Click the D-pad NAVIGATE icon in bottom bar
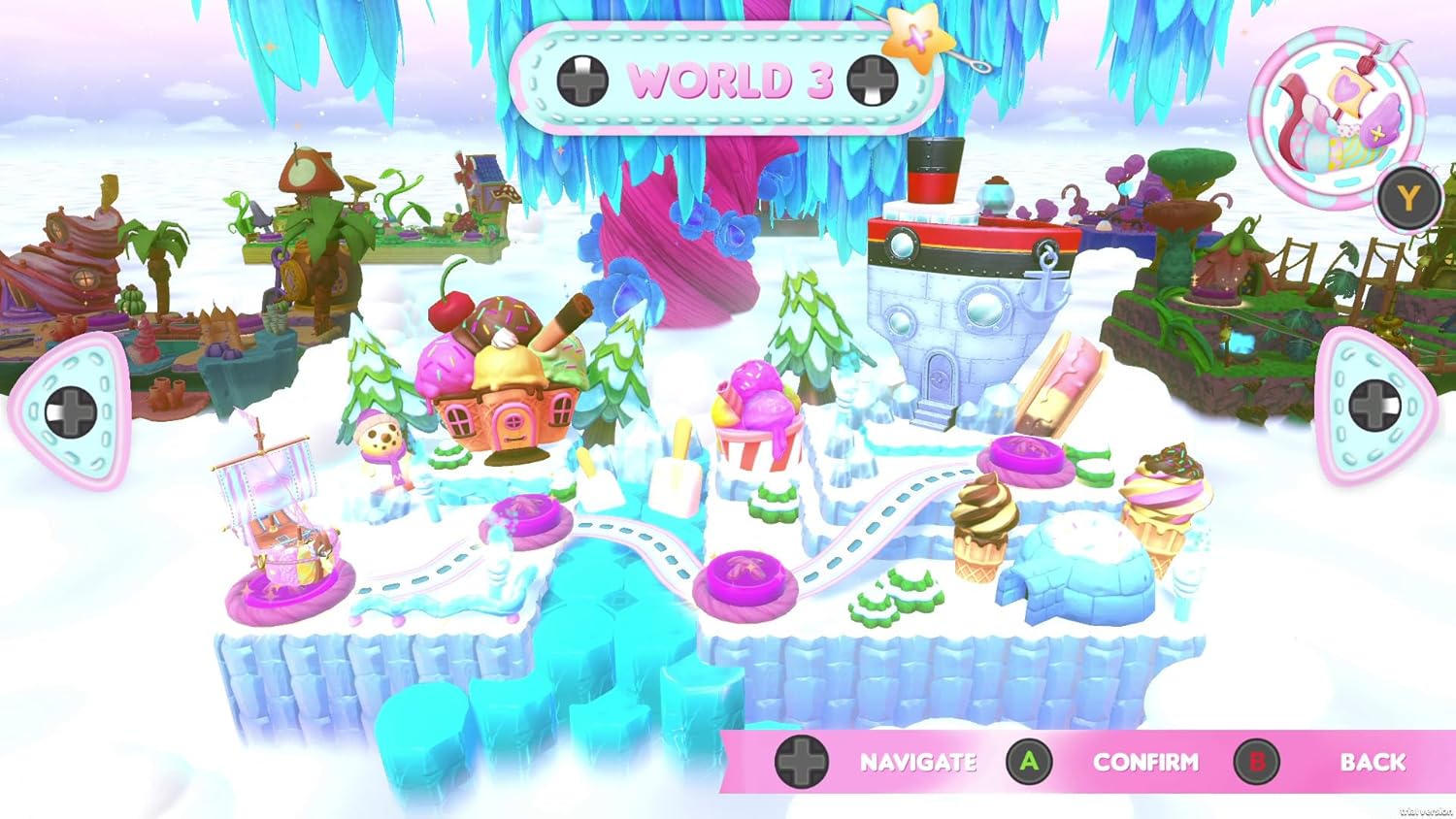This screenshot has height=819, width=1456. pos(804,763)
